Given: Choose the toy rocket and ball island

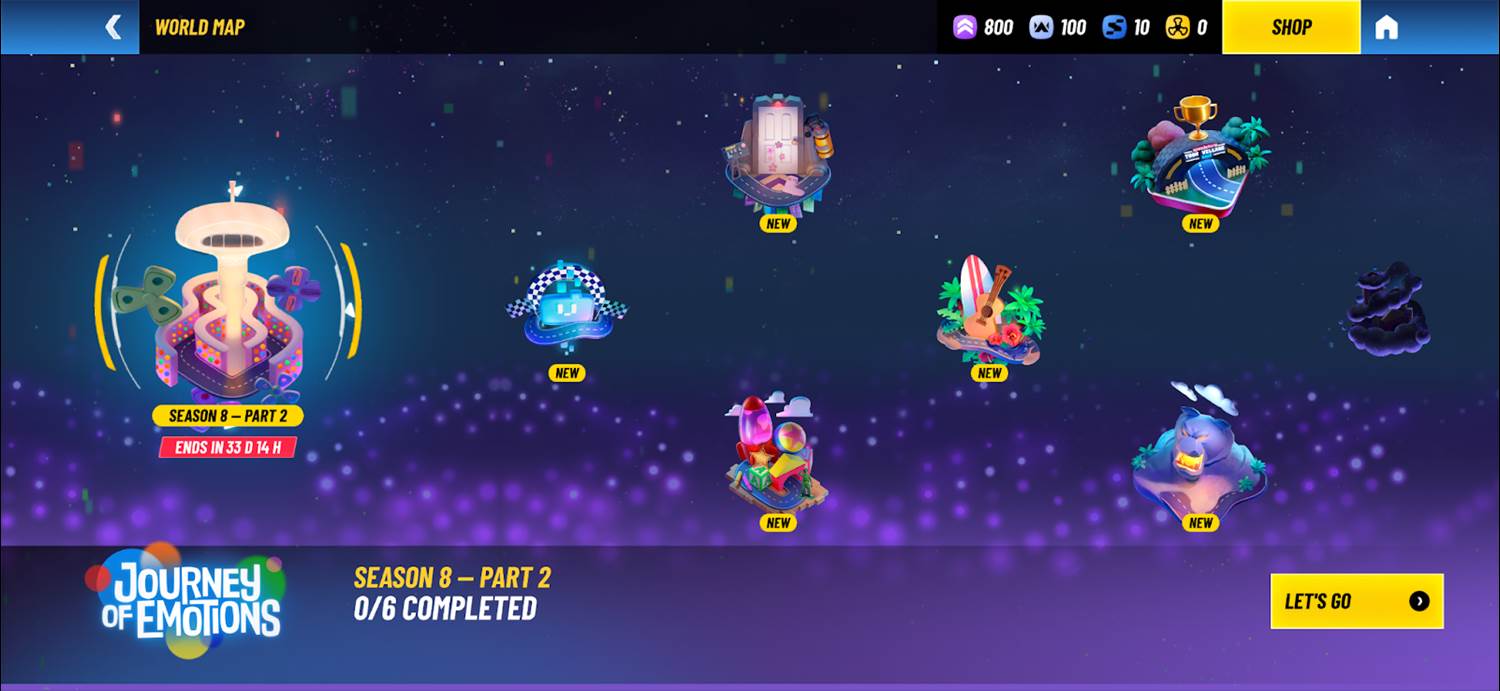Looking at the screenshot, I should point(777,455).
